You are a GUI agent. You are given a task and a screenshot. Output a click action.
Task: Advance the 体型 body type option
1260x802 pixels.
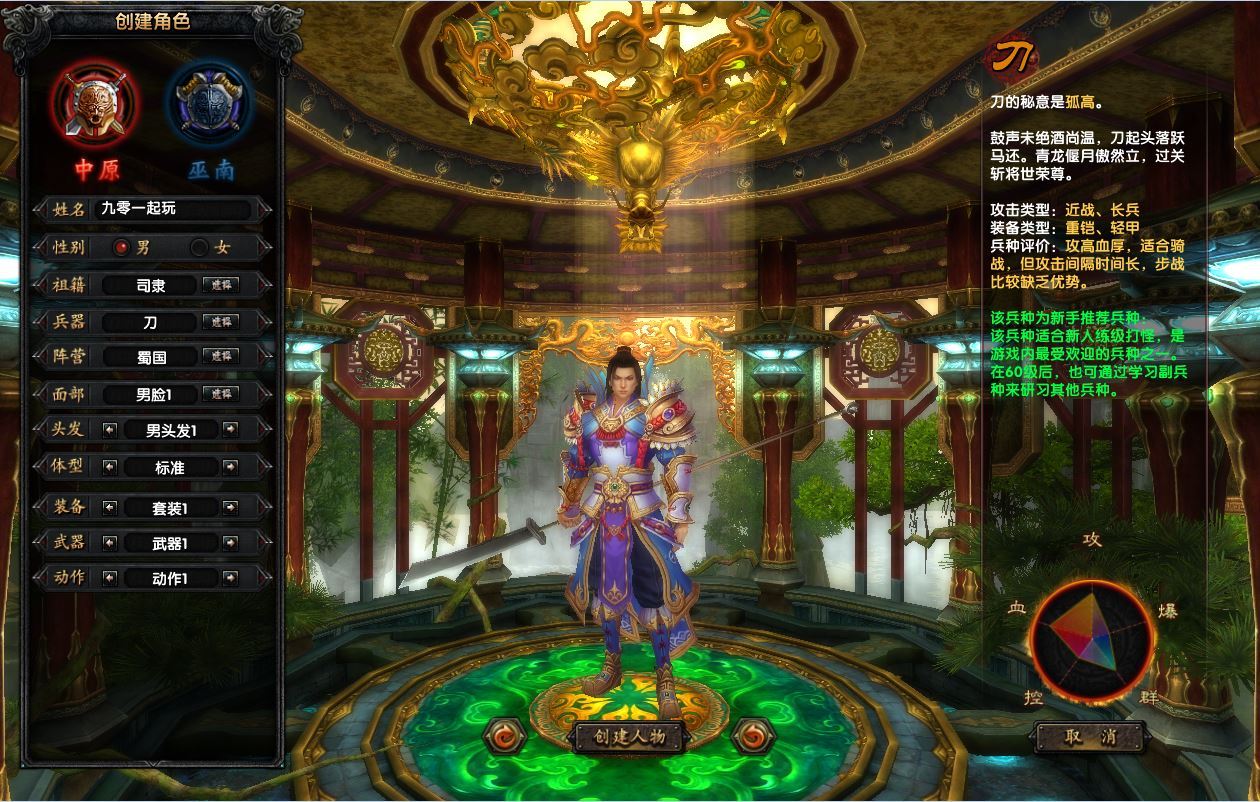tap(231, 467)
